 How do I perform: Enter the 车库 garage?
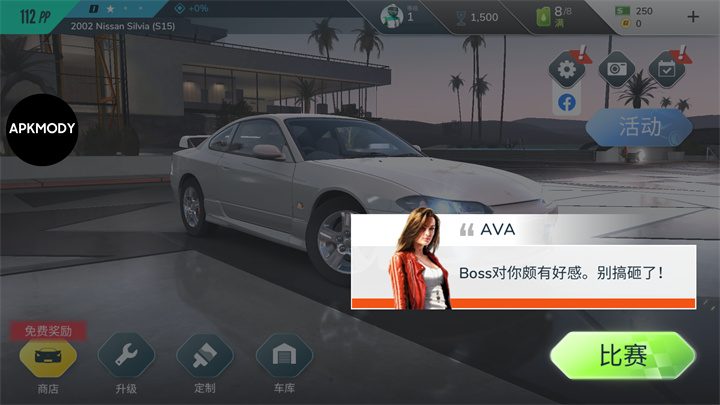click(284, 355)
